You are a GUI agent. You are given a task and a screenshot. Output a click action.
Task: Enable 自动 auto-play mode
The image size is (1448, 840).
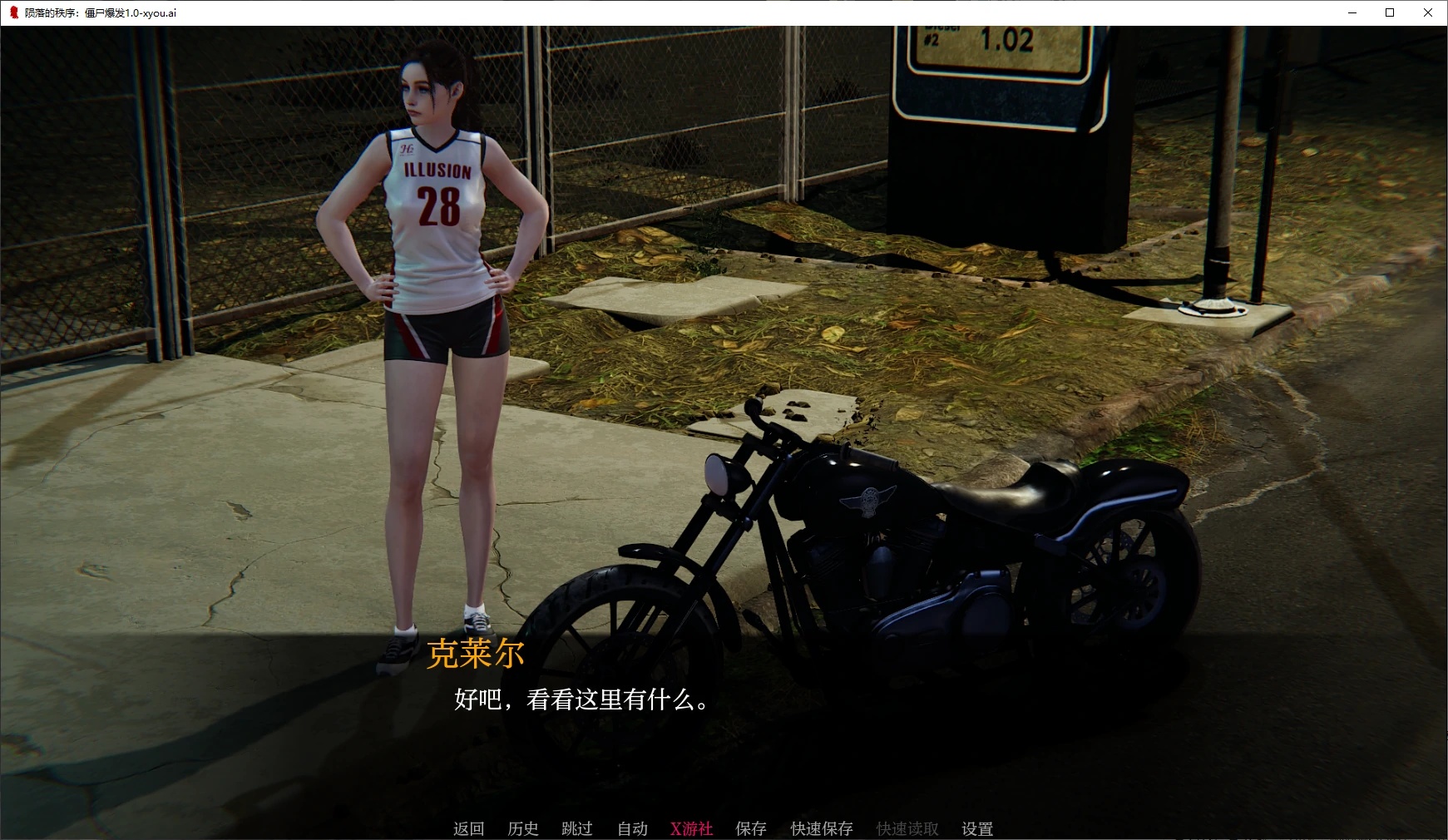(x=632, y=828)
